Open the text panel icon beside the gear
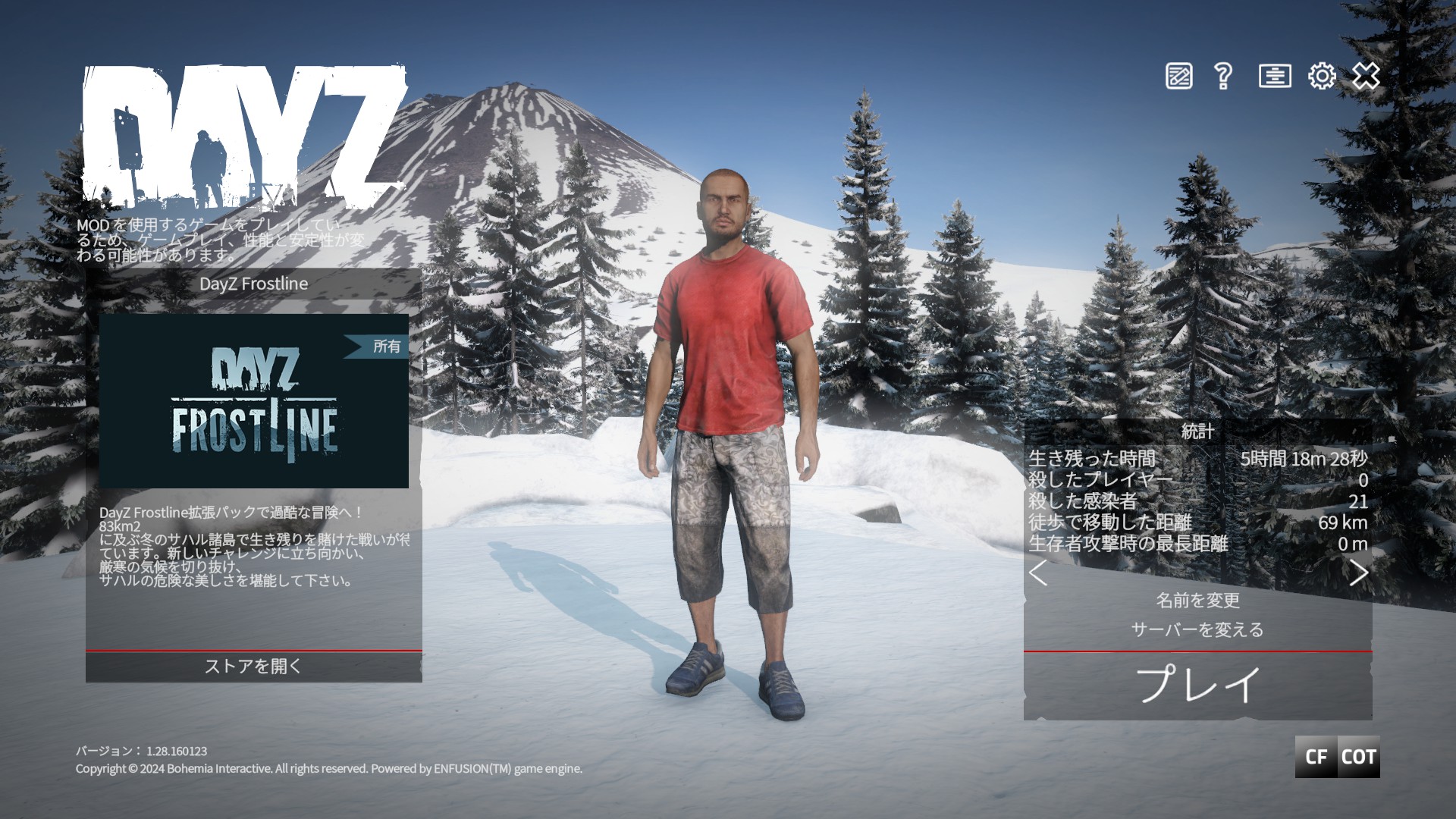The height and width of the screenshot is (819, 1456). coord(1275,76)
